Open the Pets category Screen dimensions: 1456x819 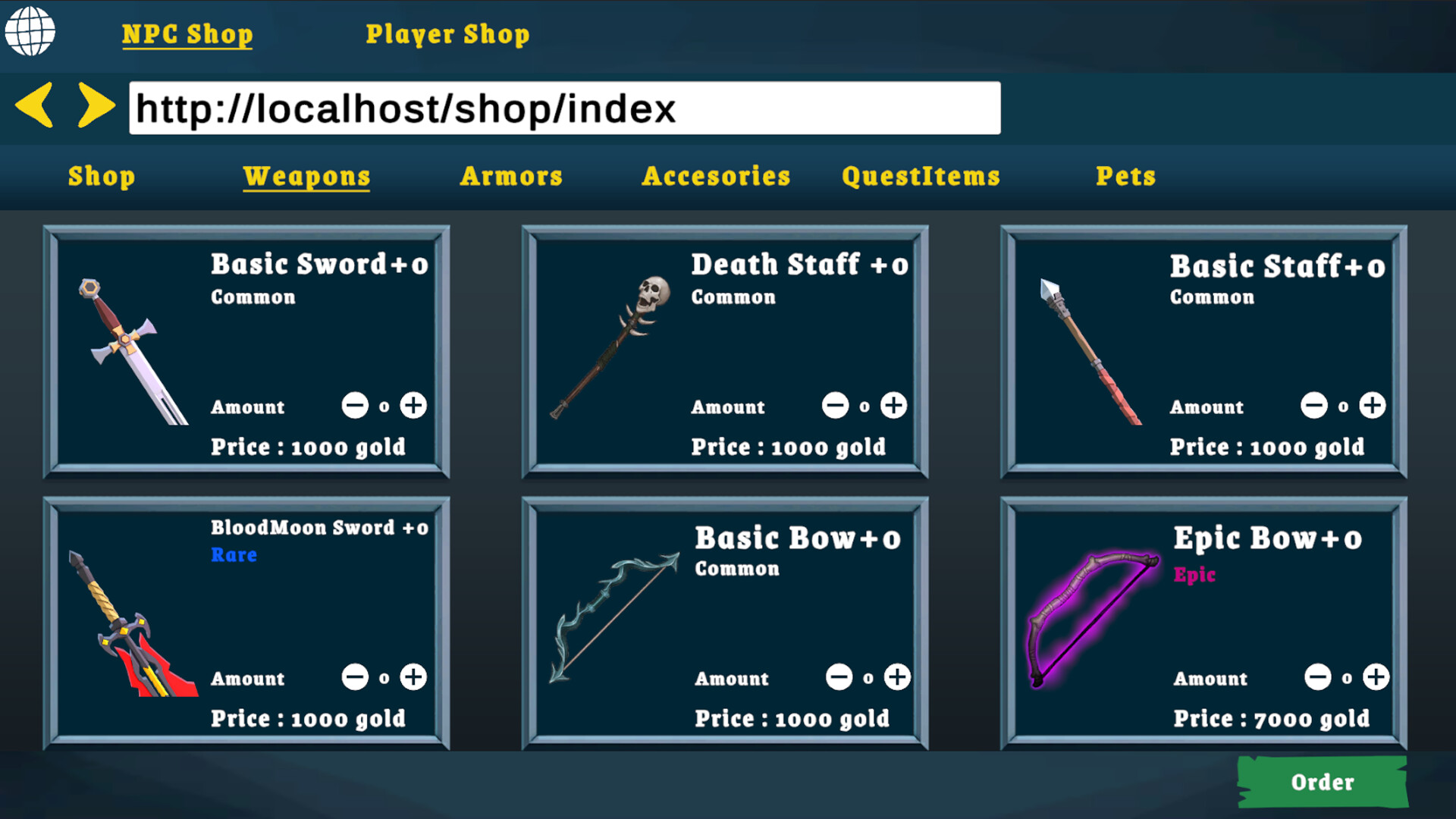pos(1126,176)
